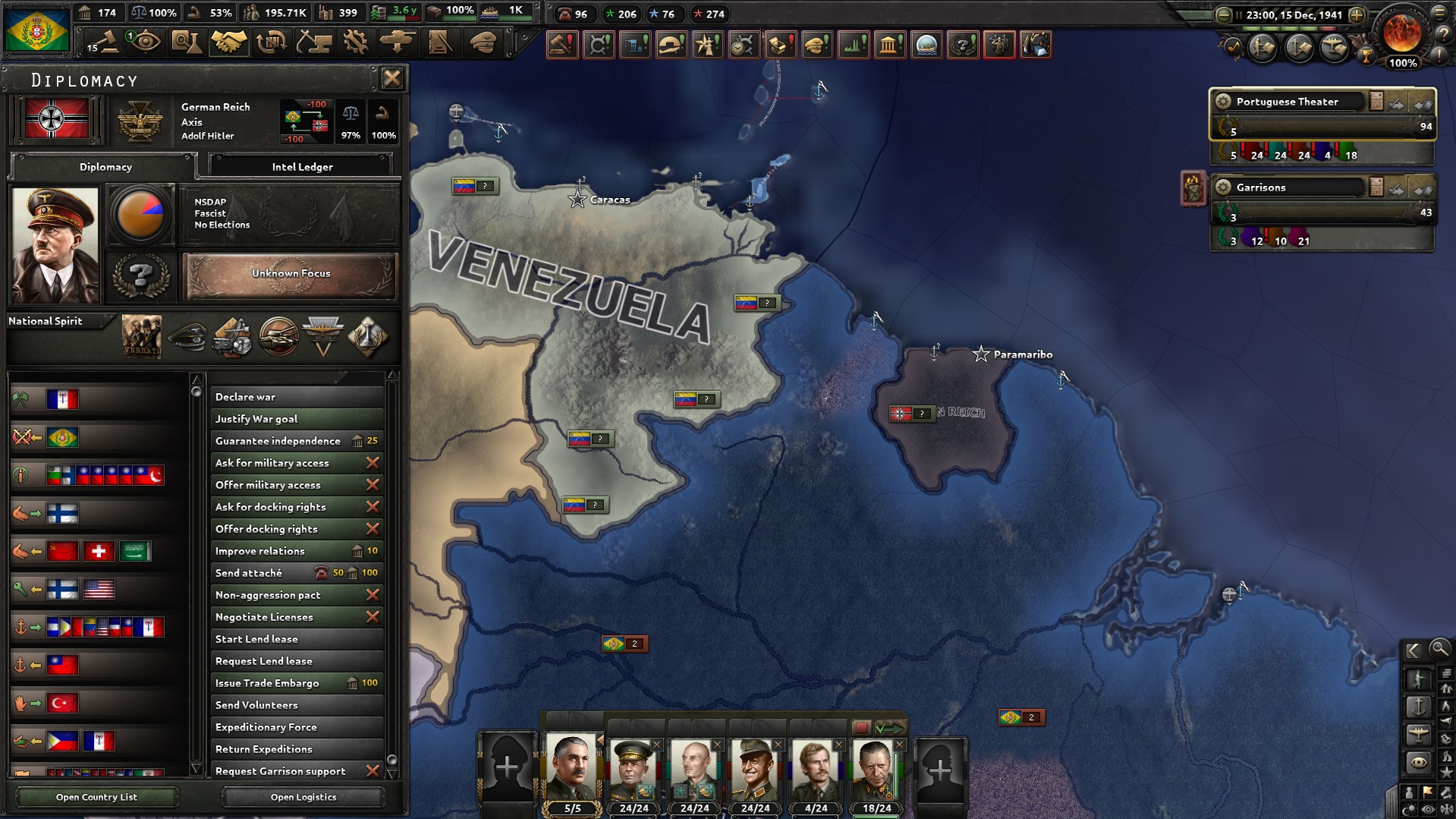Click the Open Country List button
The width and height of the screenshot is (1456, 819).
(x=96, y=796)
